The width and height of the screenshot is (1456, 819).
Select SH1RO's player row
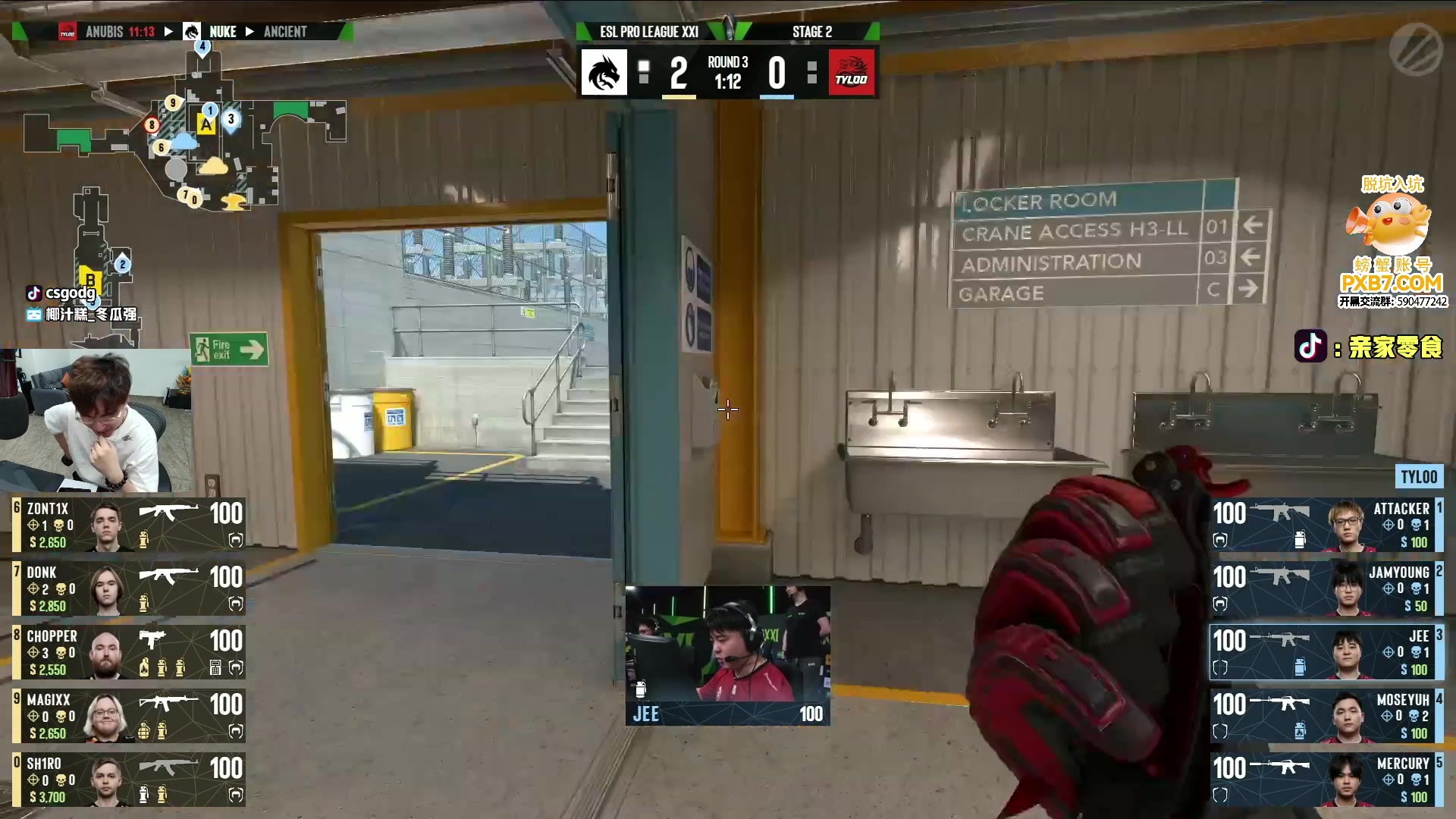[129, 780]
